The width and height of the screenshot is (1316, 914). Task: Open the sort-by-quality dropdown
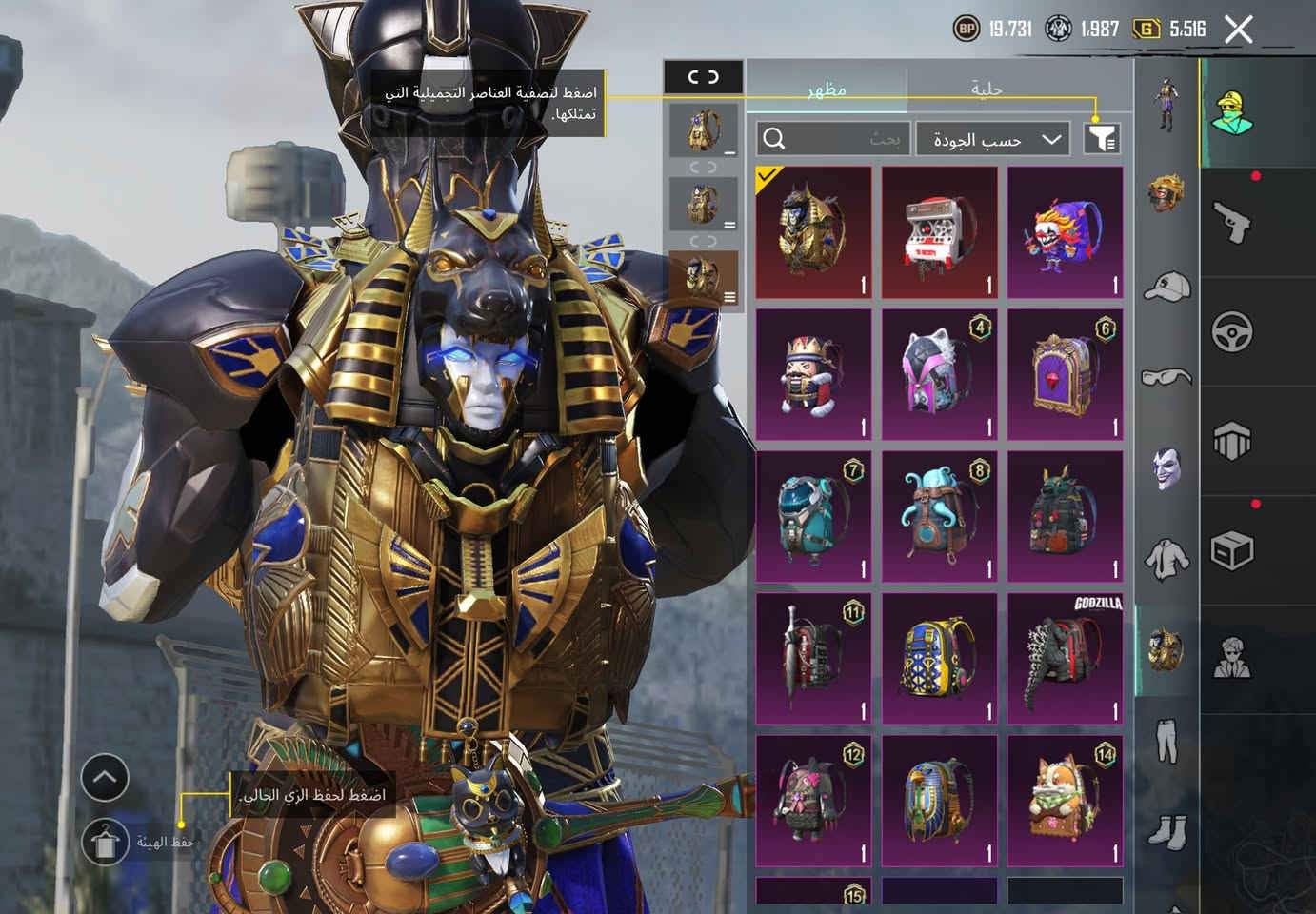pos(993,139)
